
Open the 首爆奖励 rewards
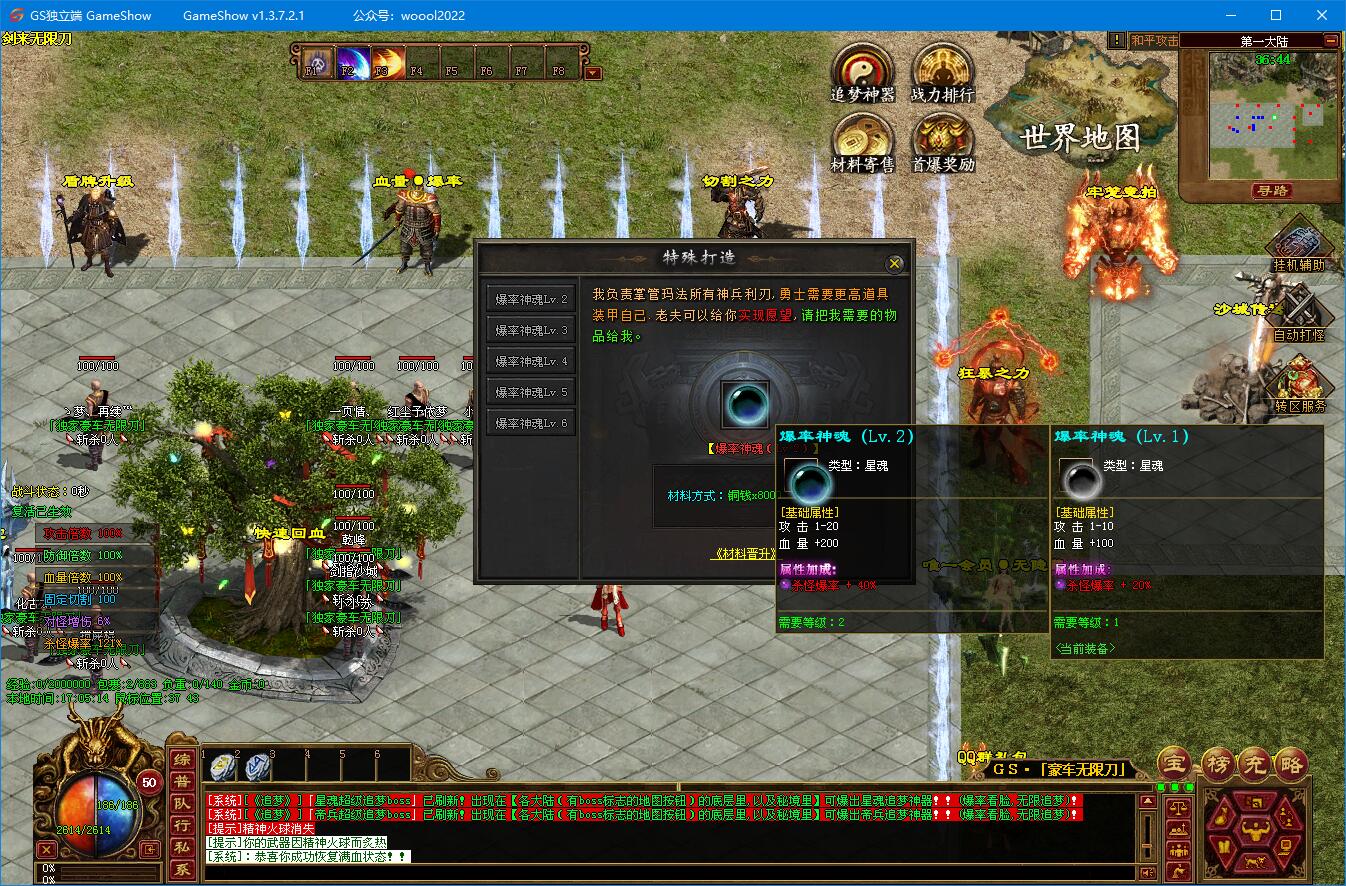(942, 138)
